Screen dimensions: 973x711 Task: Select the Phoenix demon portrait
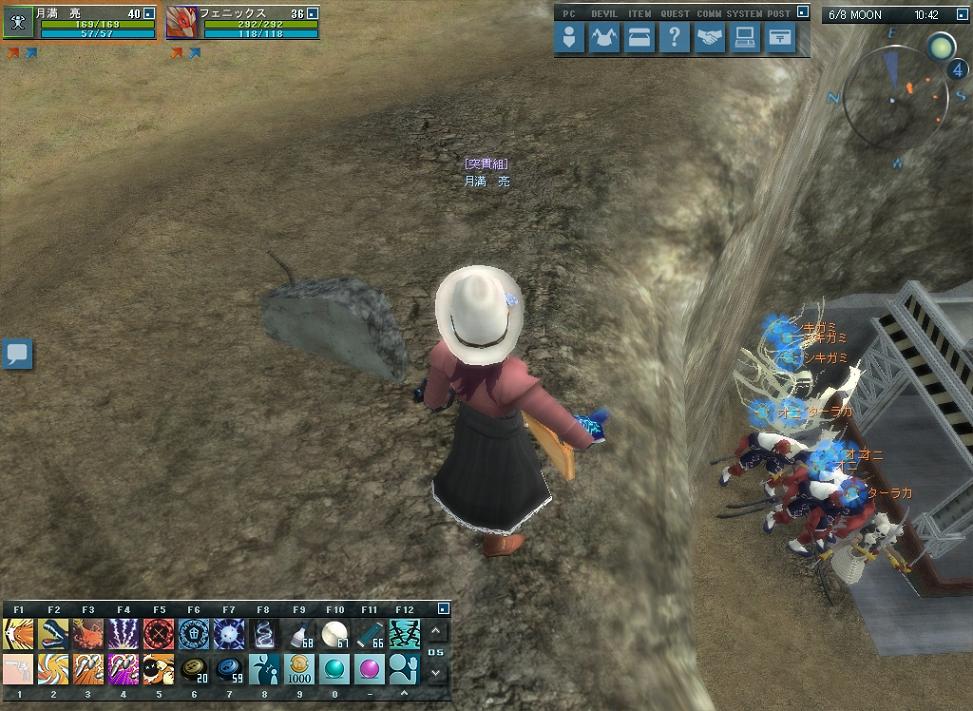(181, 22)
